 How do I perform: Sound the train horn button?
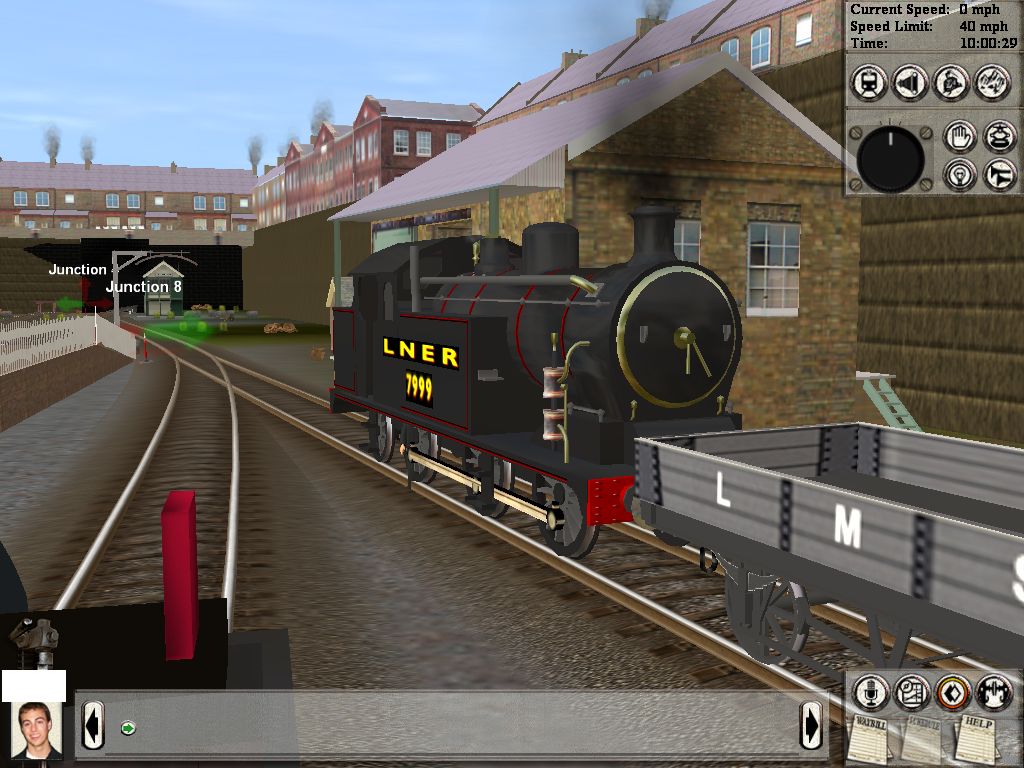tap(999, 175)
